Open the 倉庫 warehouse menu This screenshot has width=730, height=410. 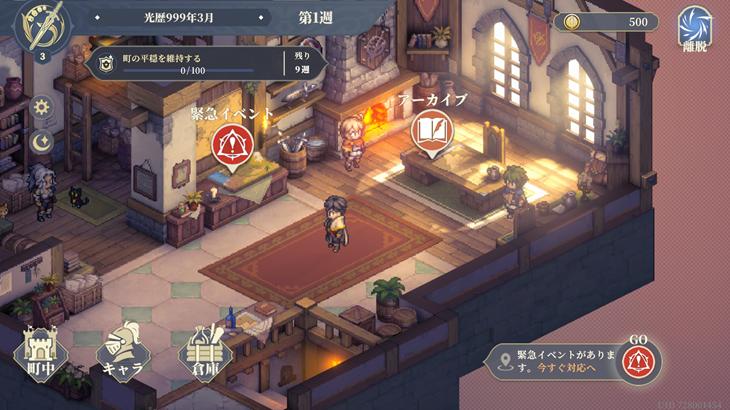click(205, 350)
